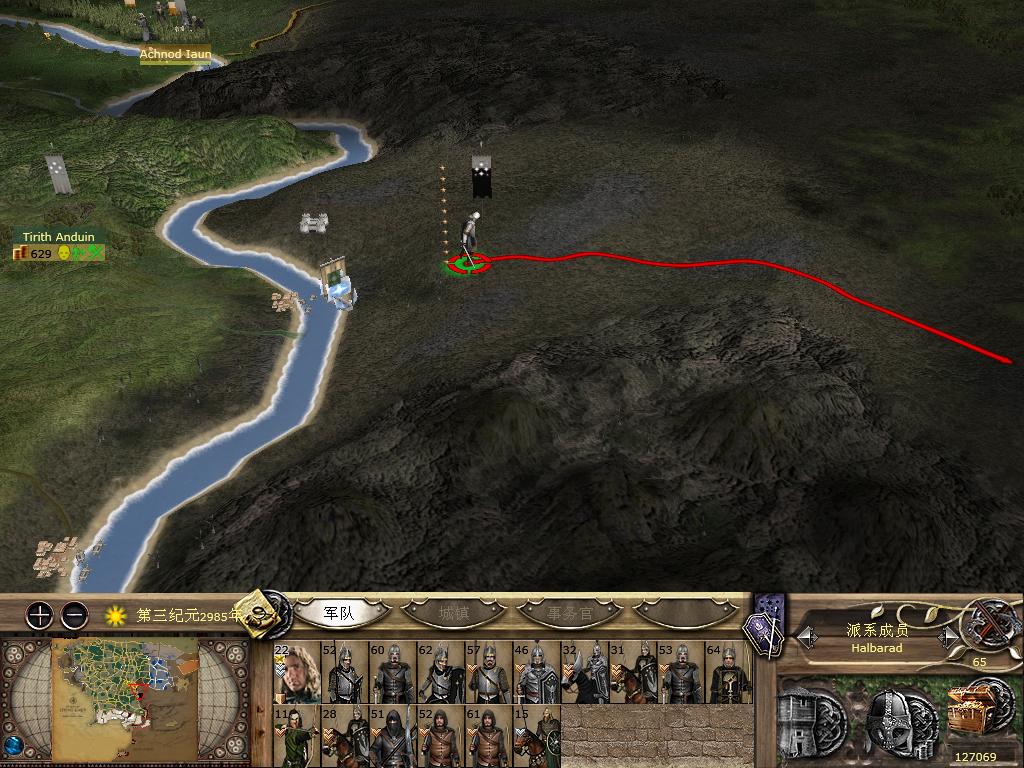Click the campaign minimap
This screenshot has width=1024, height=768.
point(125,699)
